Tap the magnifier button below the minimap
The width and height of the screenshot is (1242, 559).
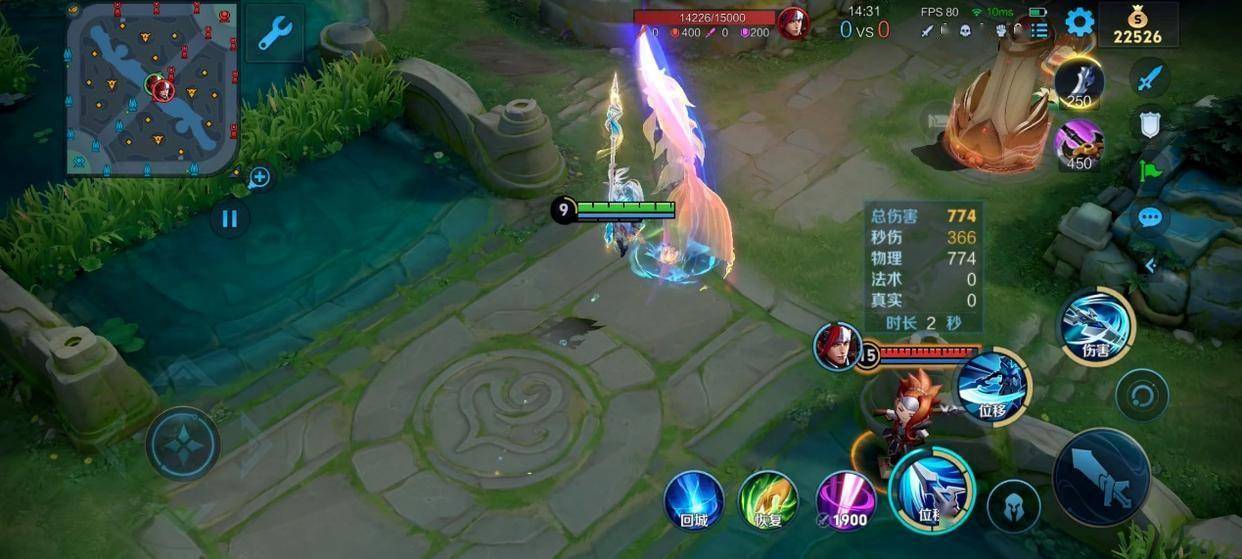[259, 178]
